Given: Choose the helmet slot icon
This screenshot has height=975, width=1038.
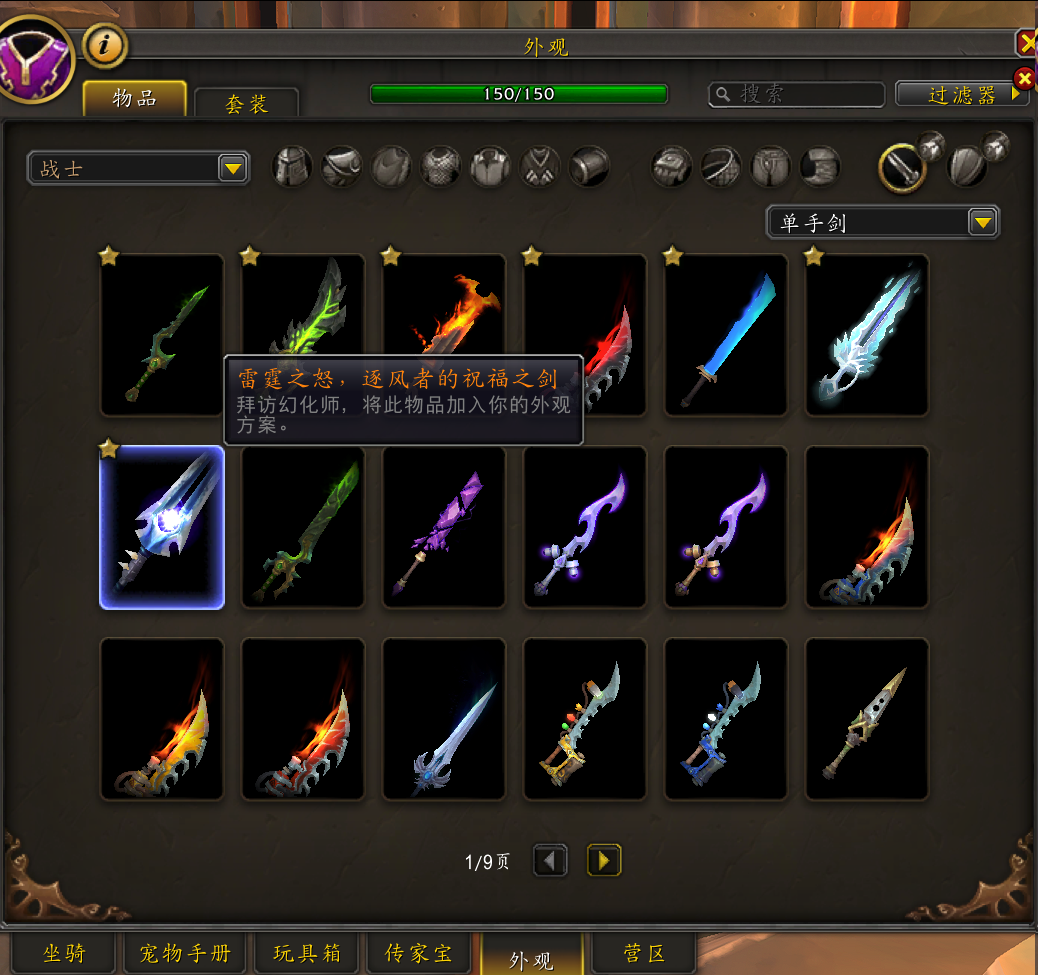Looking at the screenshot, I should pos(293,166).
